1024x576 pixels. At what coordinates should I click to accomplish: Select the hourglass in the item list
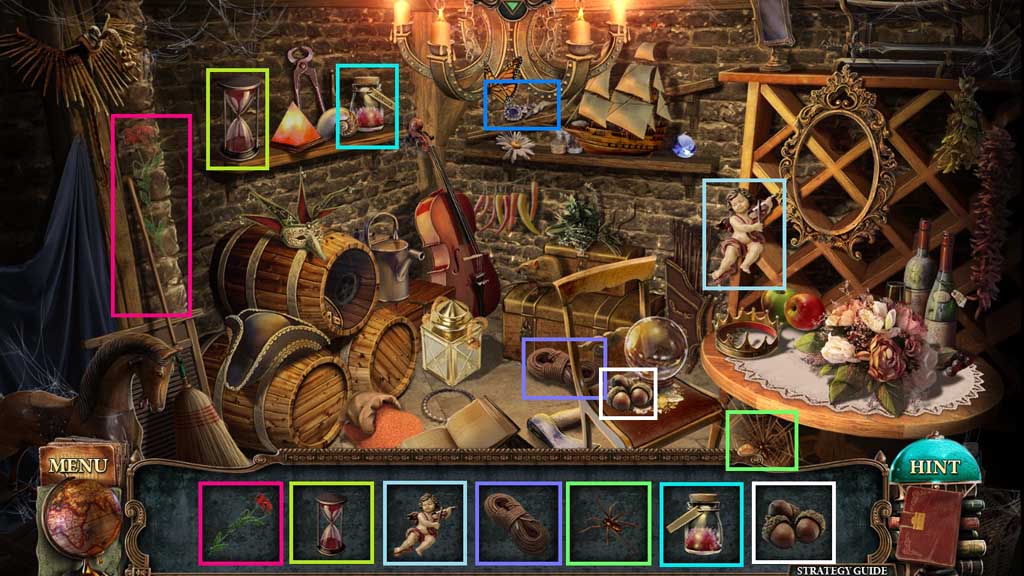pos(331,522)
